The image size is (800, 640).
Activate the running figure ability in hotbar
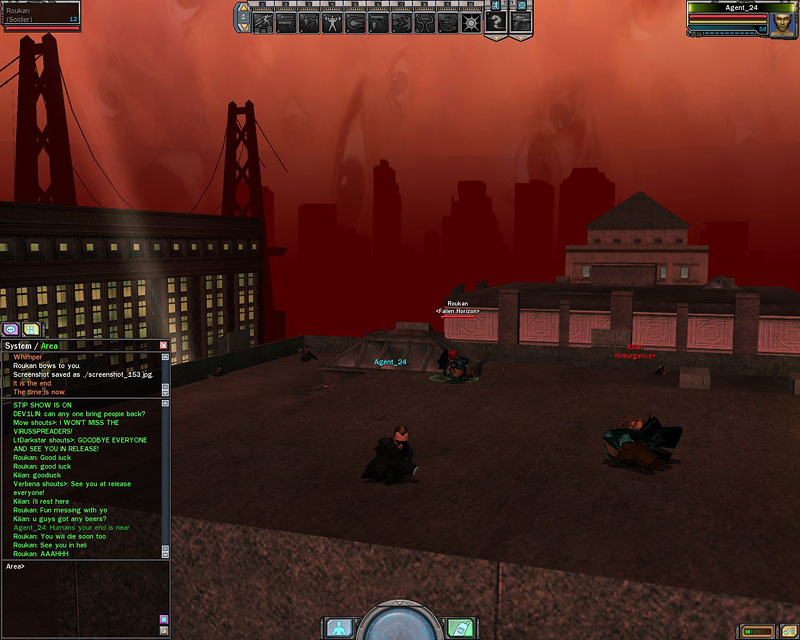click(x=262, y=21)
